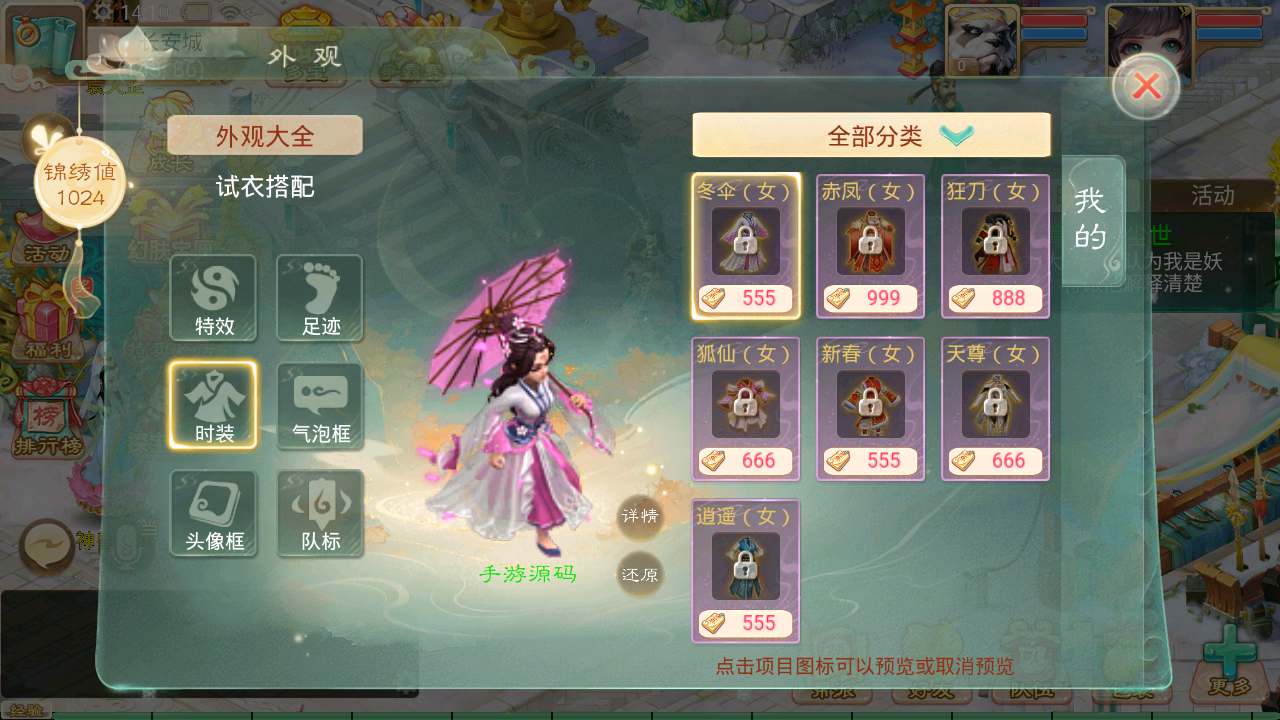Preview the 天尊（女） costume

pyautogui.click(x=995, y=405)
